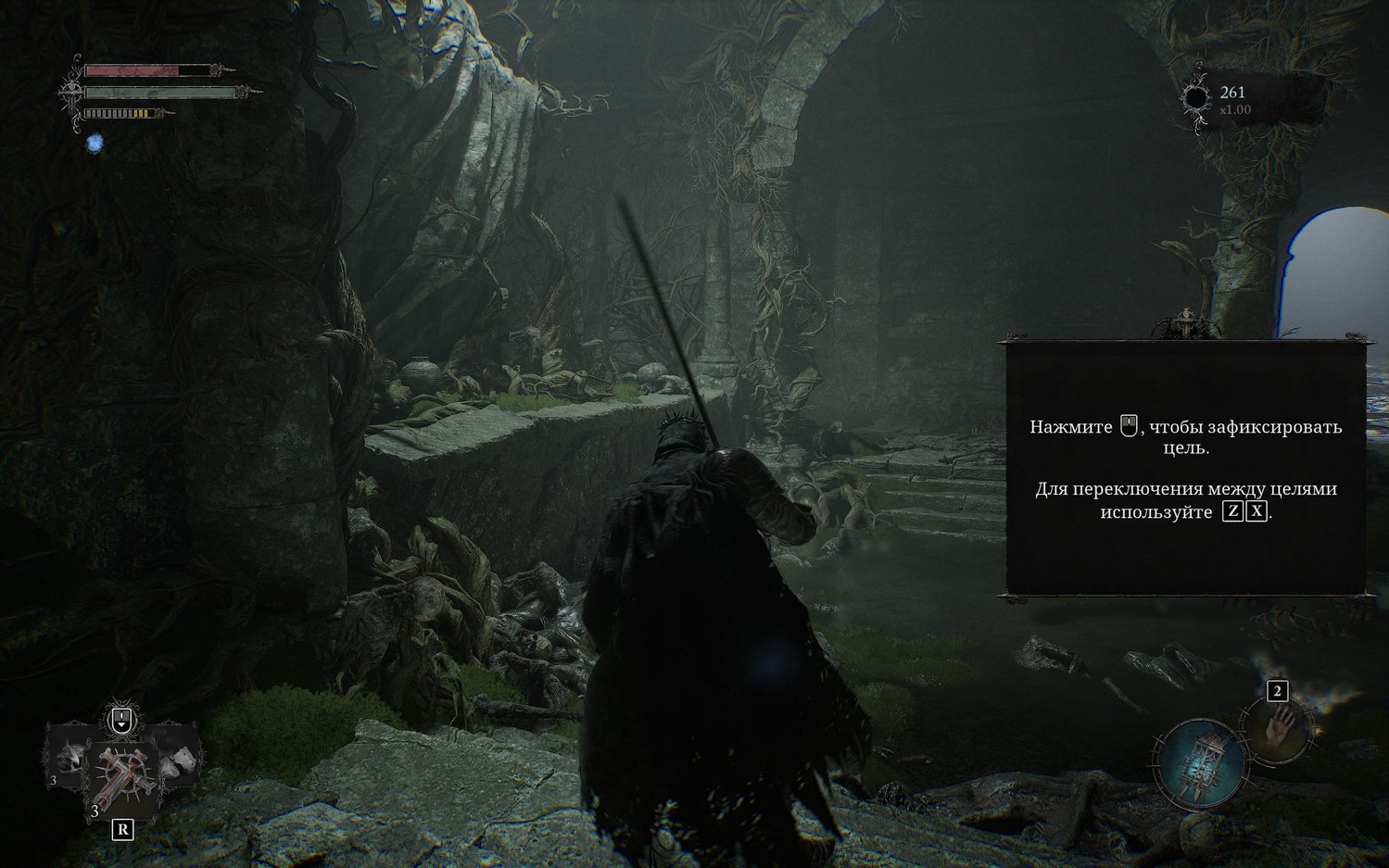Viewport: 1389px width, 868px height.
Task: Click the lock-on target tutorial panel
Action: pyautogui.click(x=1185, y=469)
